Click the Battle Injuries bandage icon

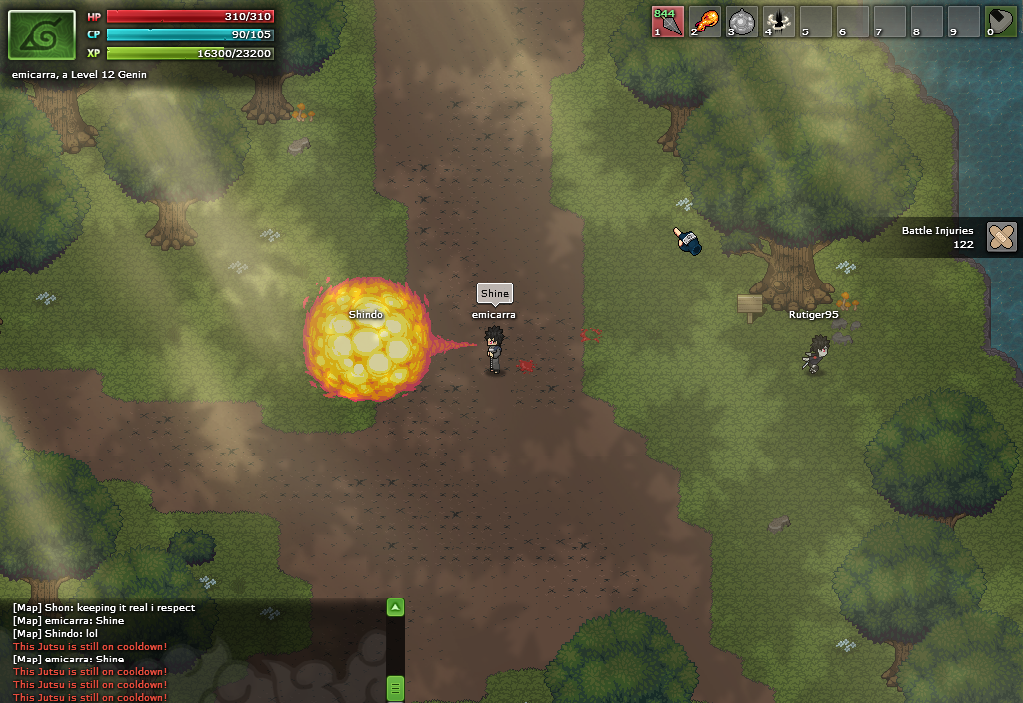(x=1001, y=237)
